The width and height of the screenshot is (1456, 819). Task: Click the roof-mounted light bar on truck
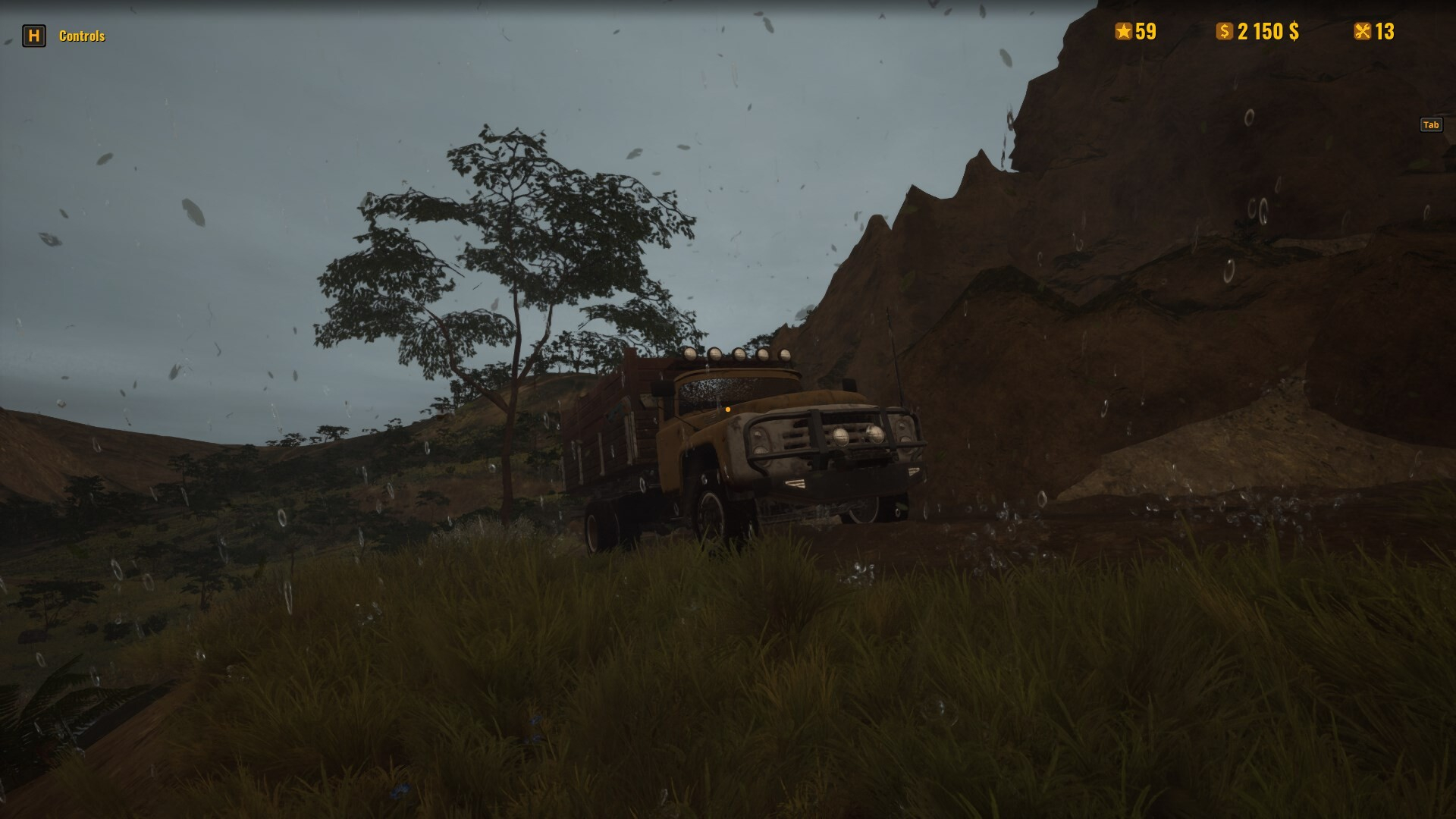(739, 356)
